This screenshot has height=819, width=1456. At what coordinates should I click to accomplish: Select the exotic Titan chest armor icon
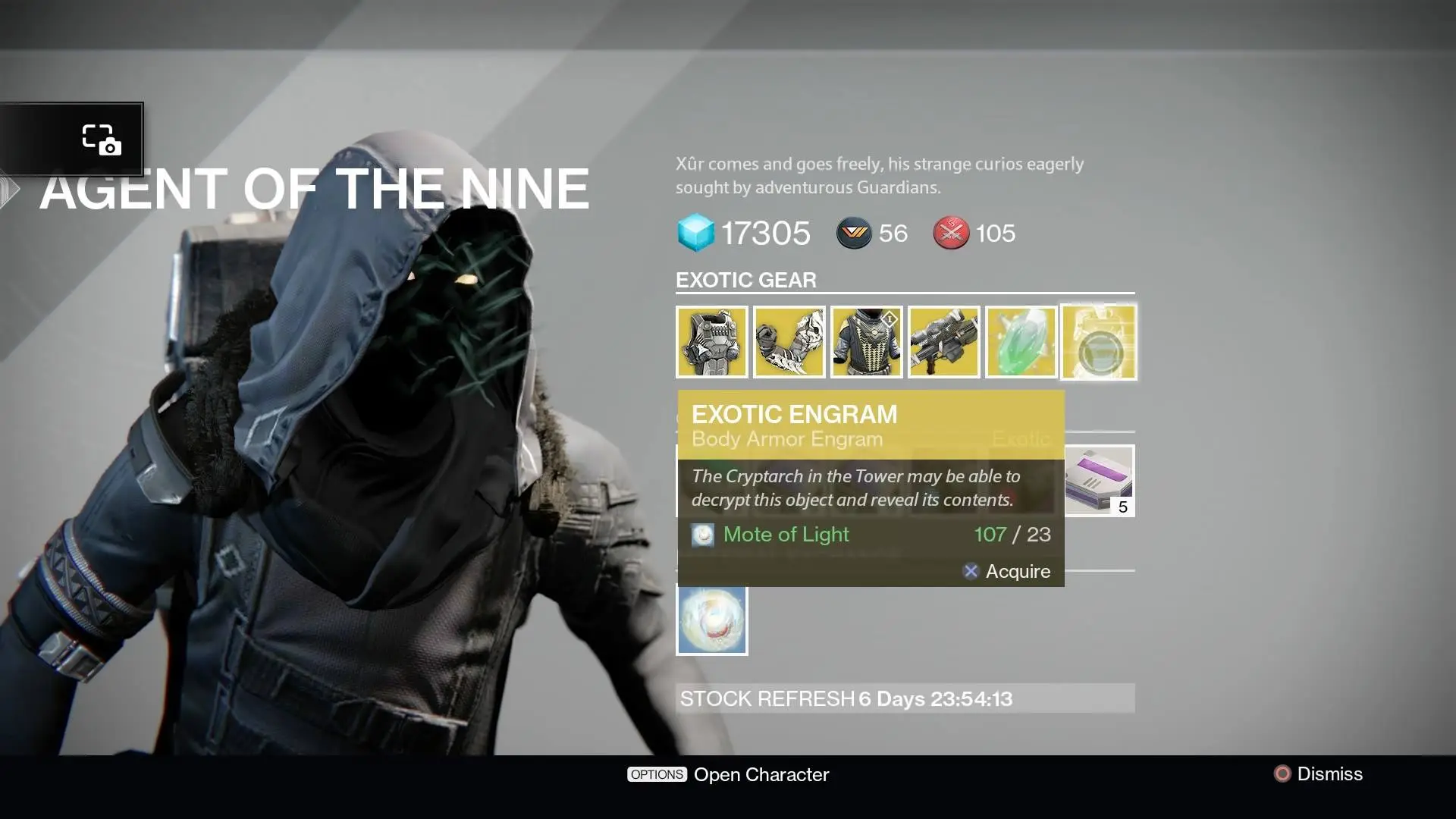pyautogui.click(x=712, y=342)
